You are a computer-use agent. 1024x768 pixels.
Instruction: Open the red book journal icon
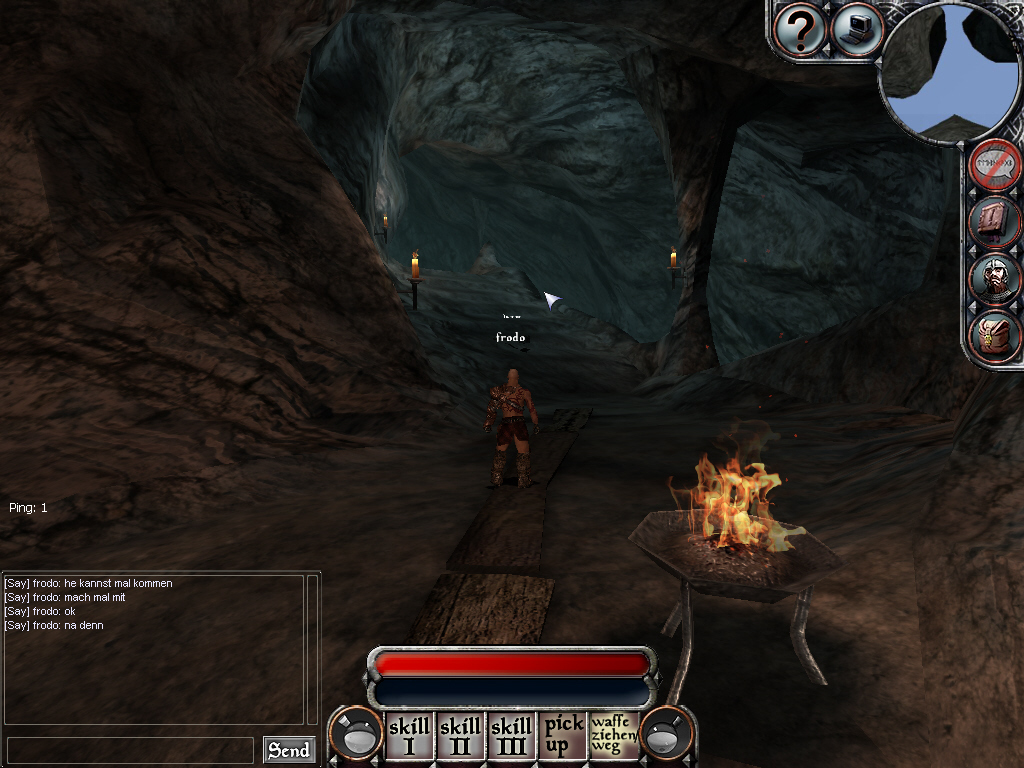tap(996, 222)
